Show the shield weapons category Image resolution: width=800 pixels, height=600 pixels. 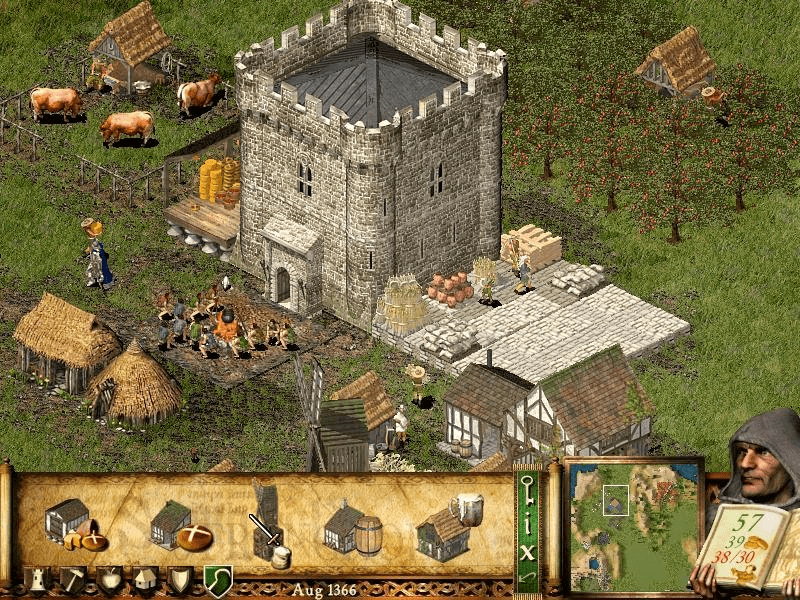pos(180,579)
